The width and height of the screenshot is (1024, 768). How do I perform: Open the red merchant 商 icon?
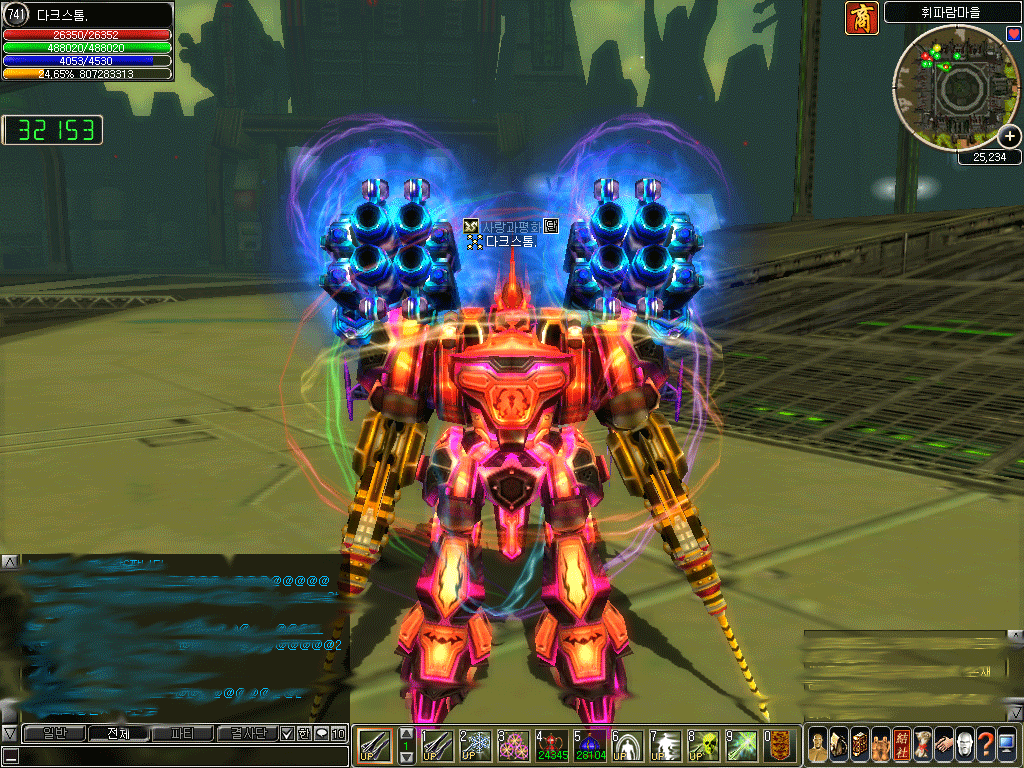[861, 17]
